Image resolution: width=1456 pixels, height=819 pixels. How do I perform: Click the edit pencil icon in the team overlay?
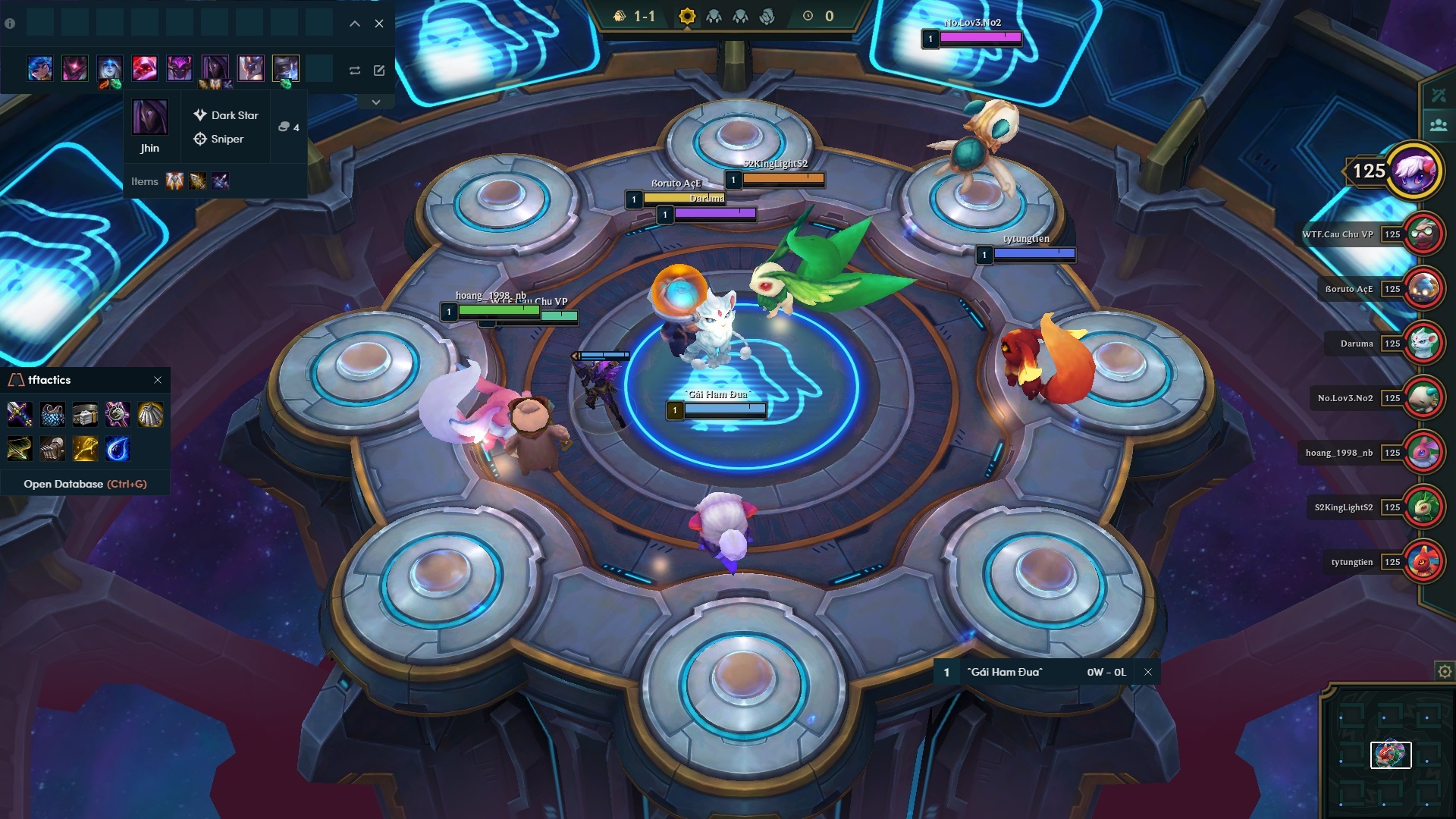point(379,70)
